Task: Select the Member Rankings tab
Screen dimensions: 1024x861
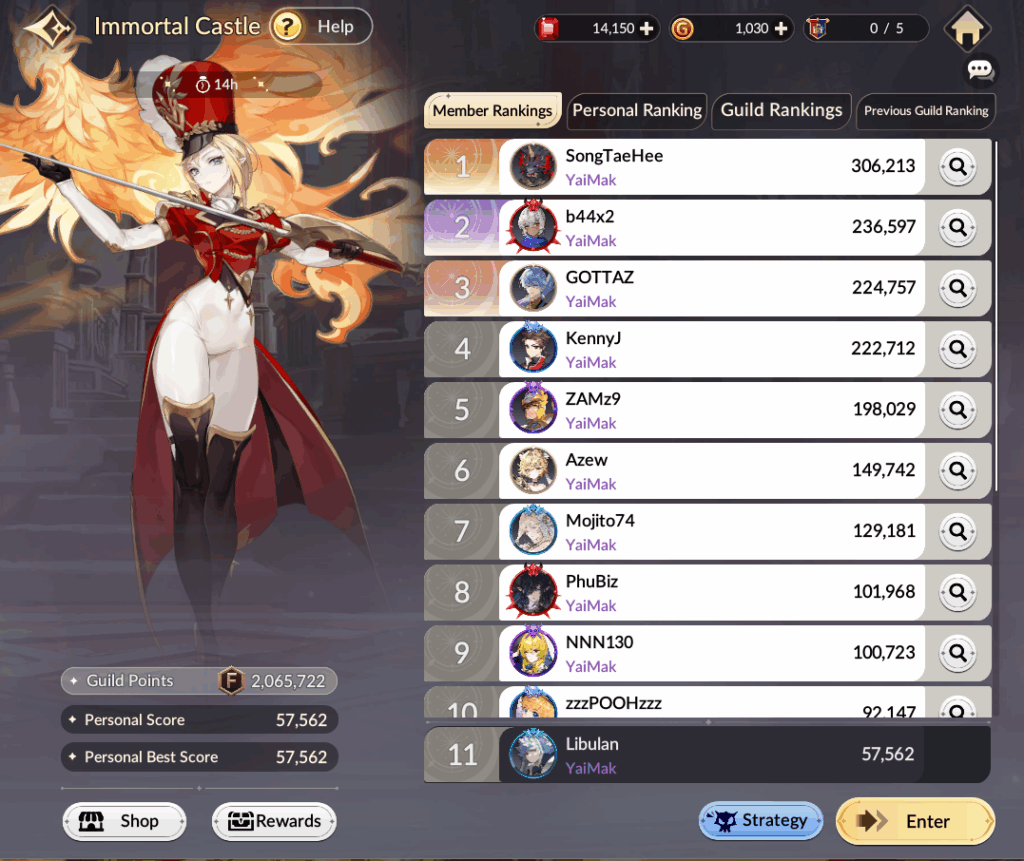Action: [x=492, y=110]
